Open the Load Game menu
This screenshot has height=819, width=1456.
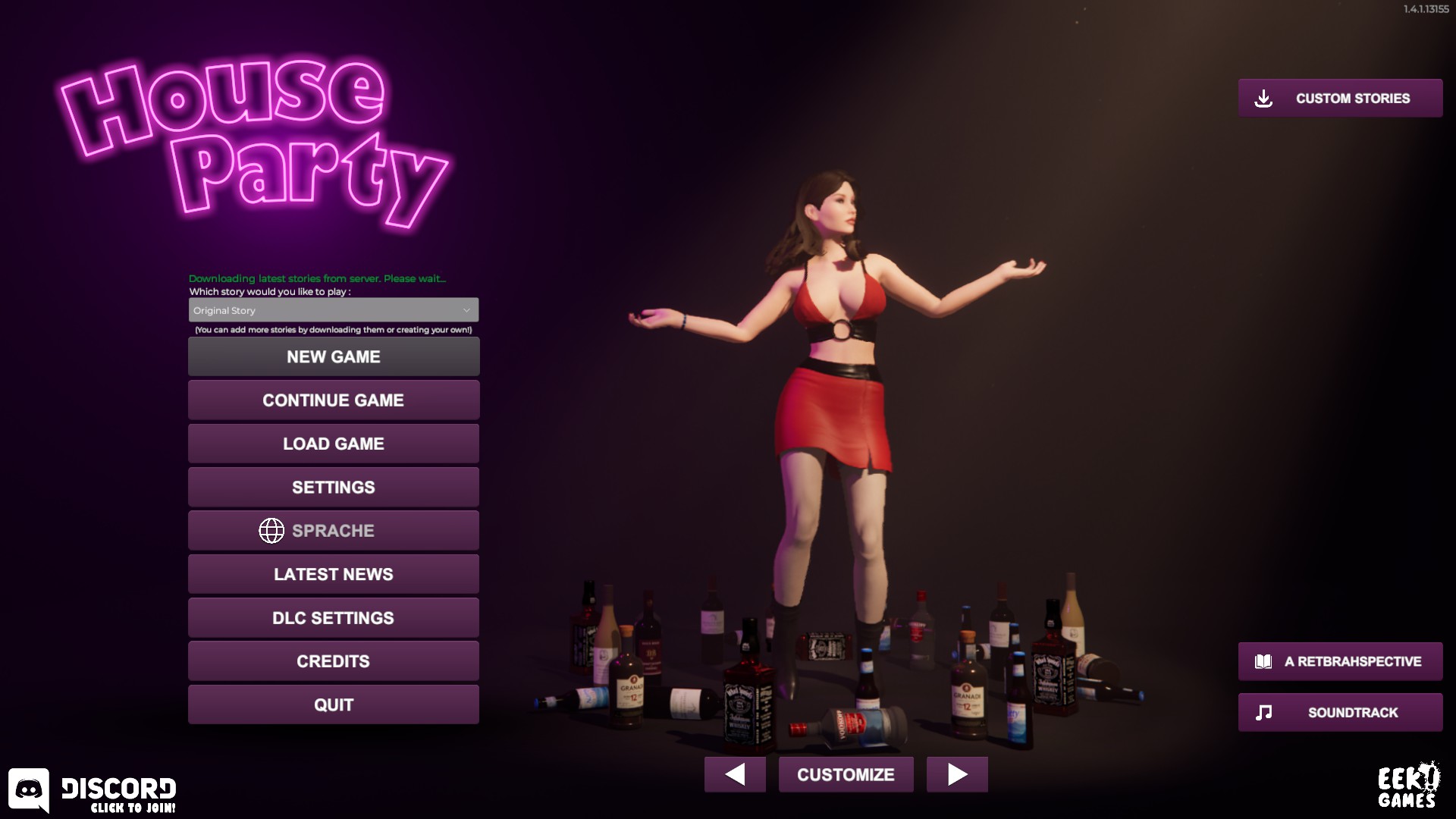click(334, 444)
